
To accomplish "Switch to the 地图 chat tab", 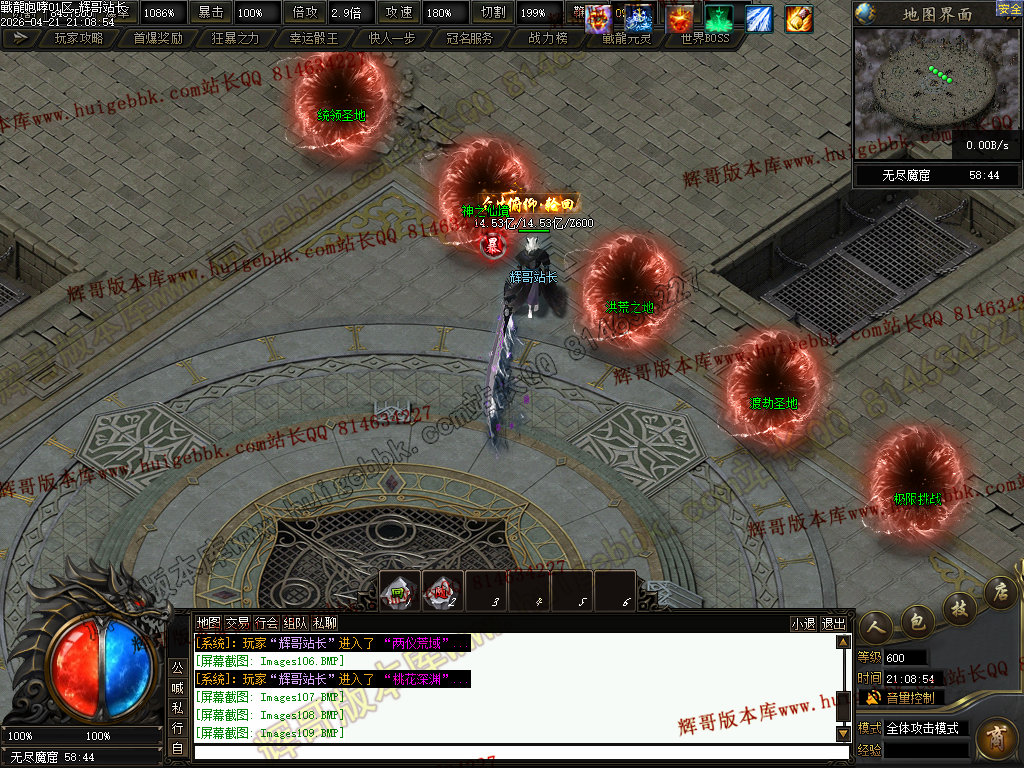I will click(x=207, y=623).
